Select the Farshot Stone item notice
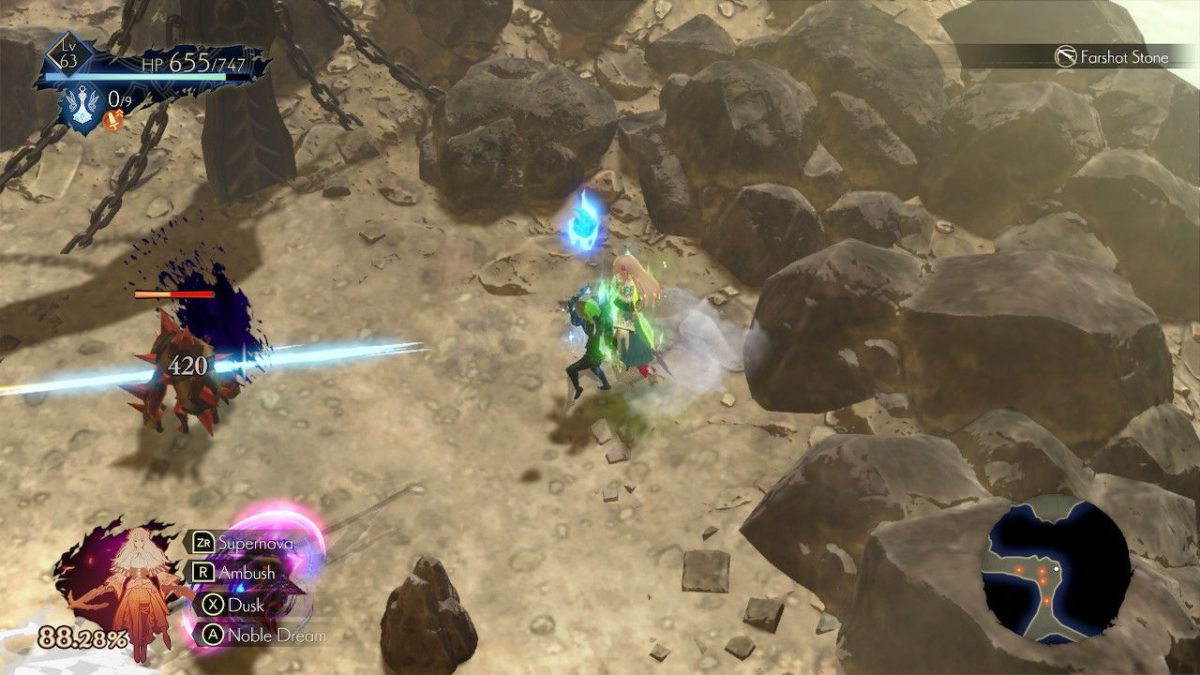 [1111, 57]
